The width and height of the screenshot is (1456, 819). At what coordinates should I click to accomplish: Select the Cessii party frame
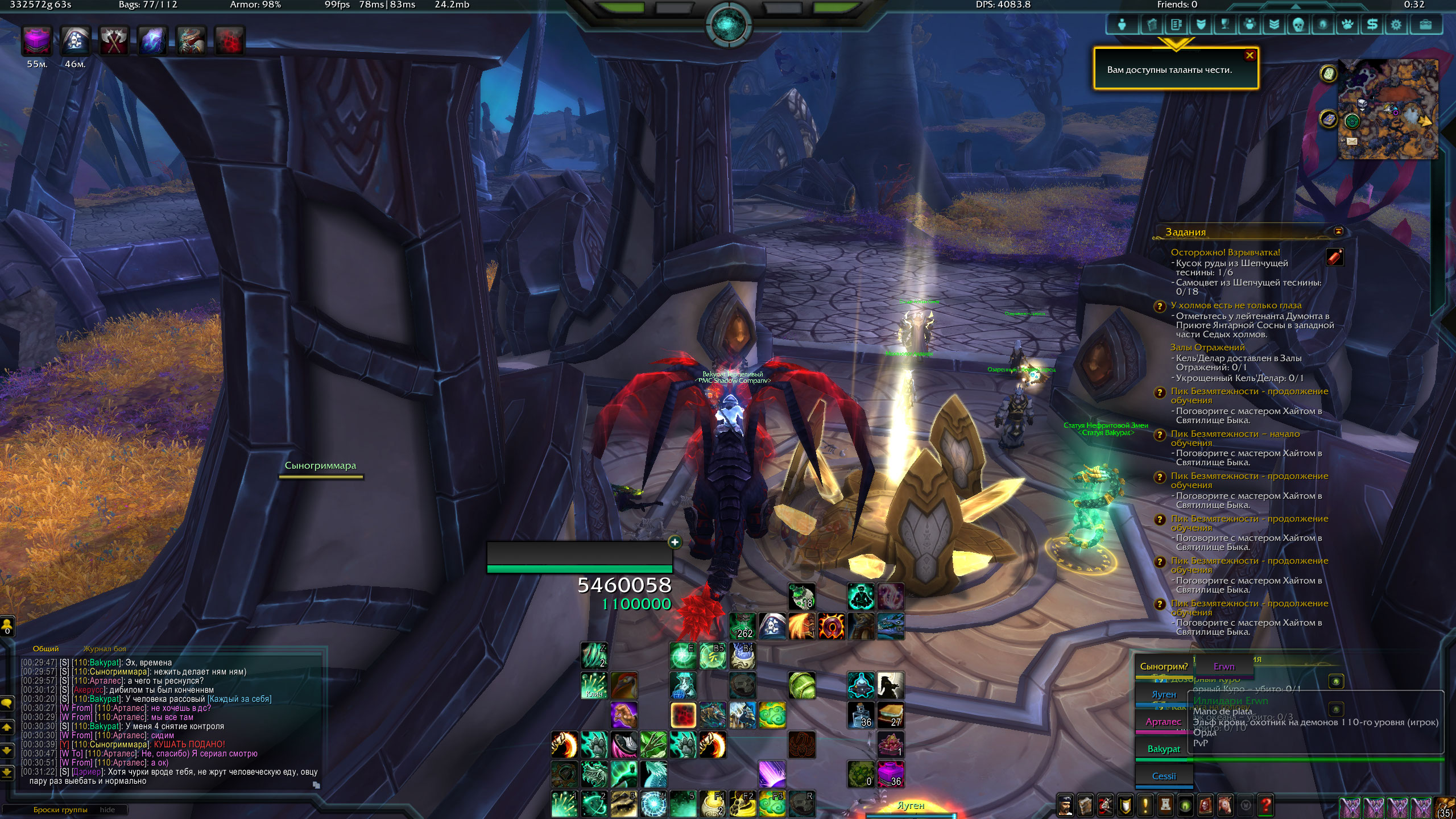1164,776
